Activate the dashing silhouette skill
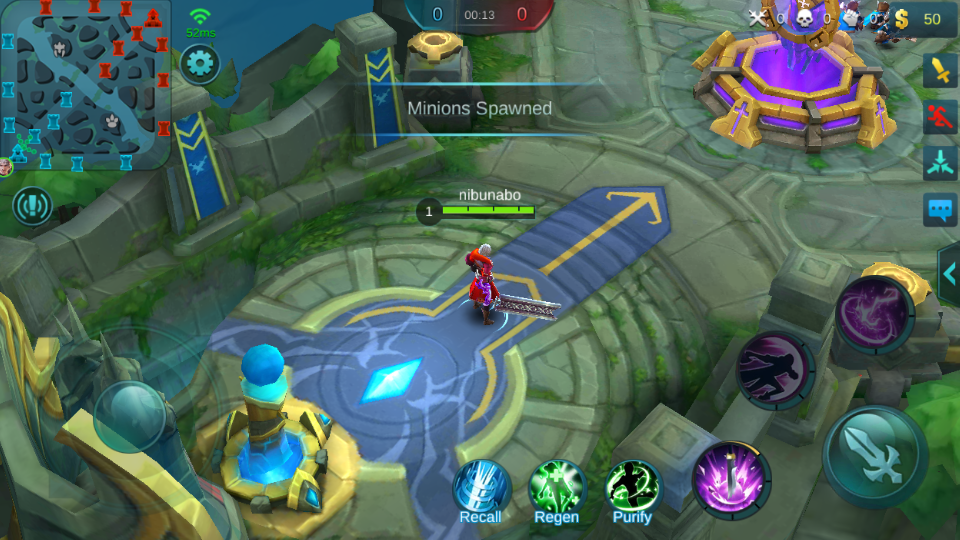The image size is (960, 540). [775, 370]
